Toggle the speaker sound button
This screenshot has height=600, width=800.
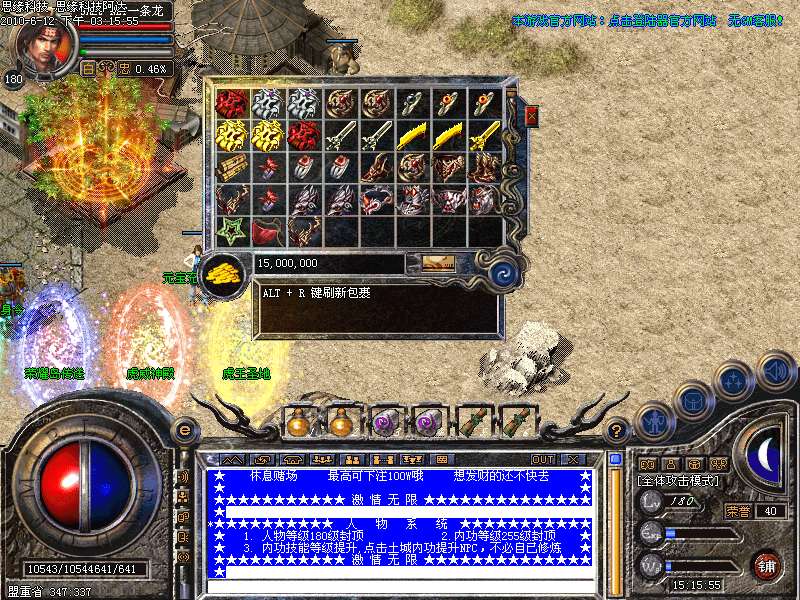[x=776, y=370]
